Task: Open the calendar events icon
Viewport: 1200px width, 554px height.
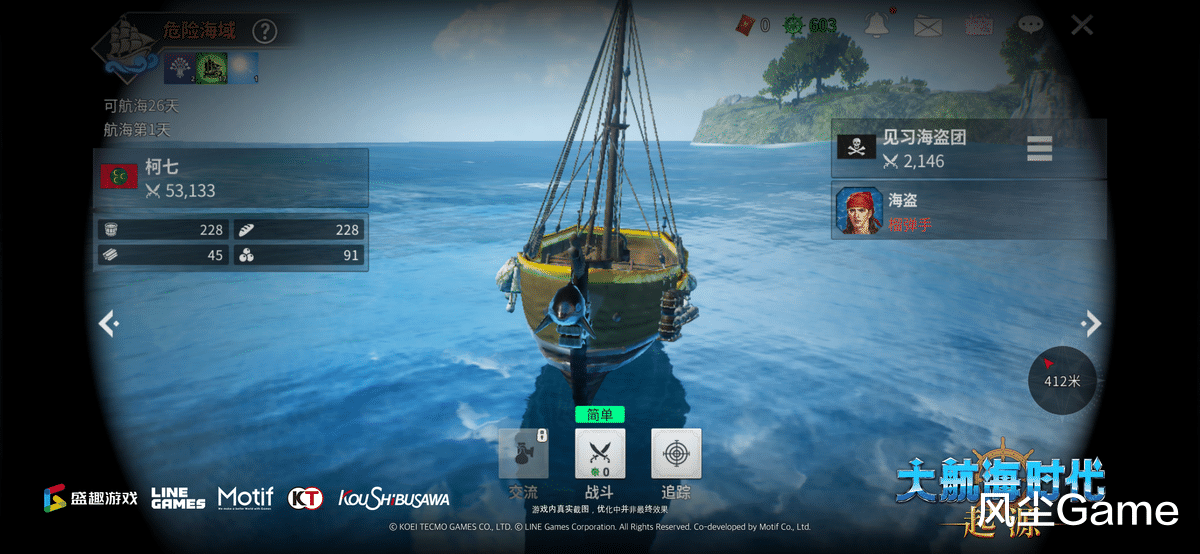Action: click(979, 26)
